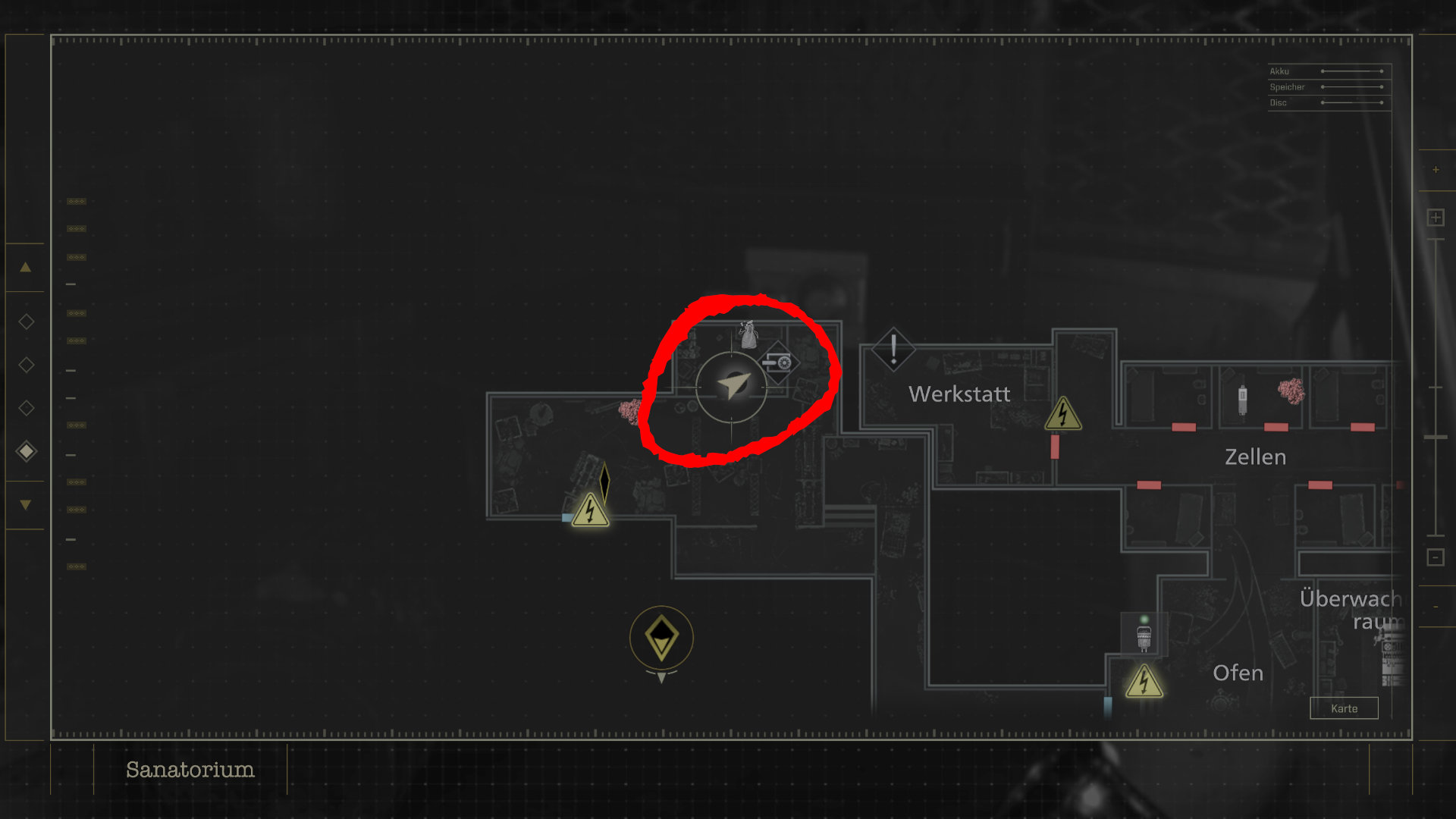The image size is (1456, 819).
Task: Select the highlighted filled floor diamond
Action: [x=27, y=452]
